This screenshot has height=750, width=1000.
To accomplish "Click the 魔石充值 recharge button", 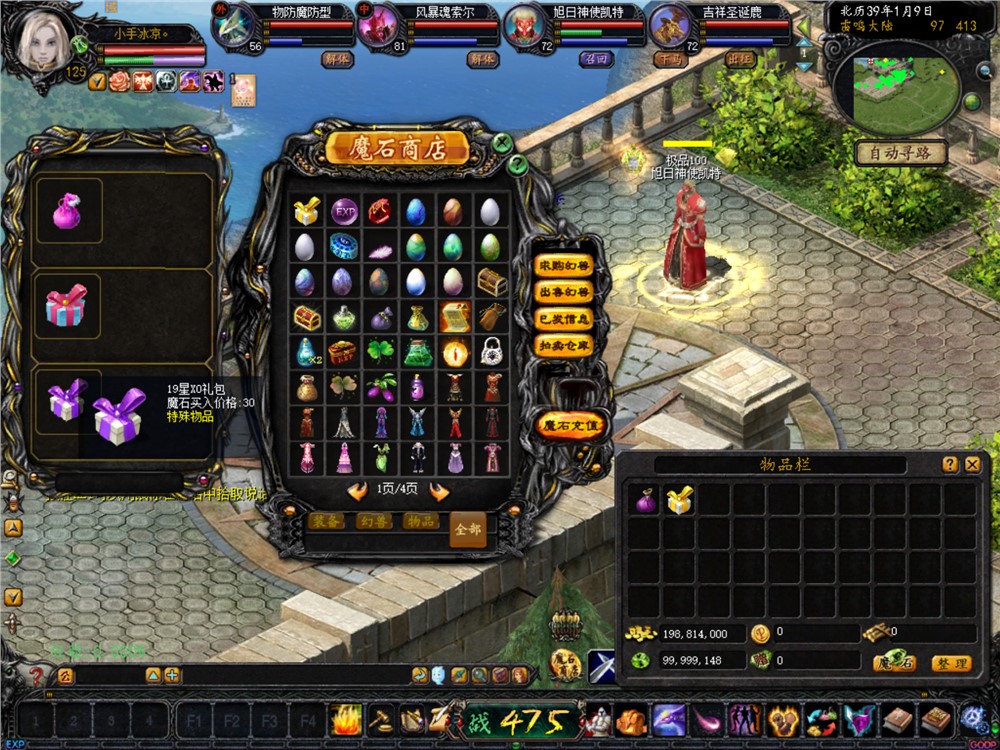I will point(571,425).
